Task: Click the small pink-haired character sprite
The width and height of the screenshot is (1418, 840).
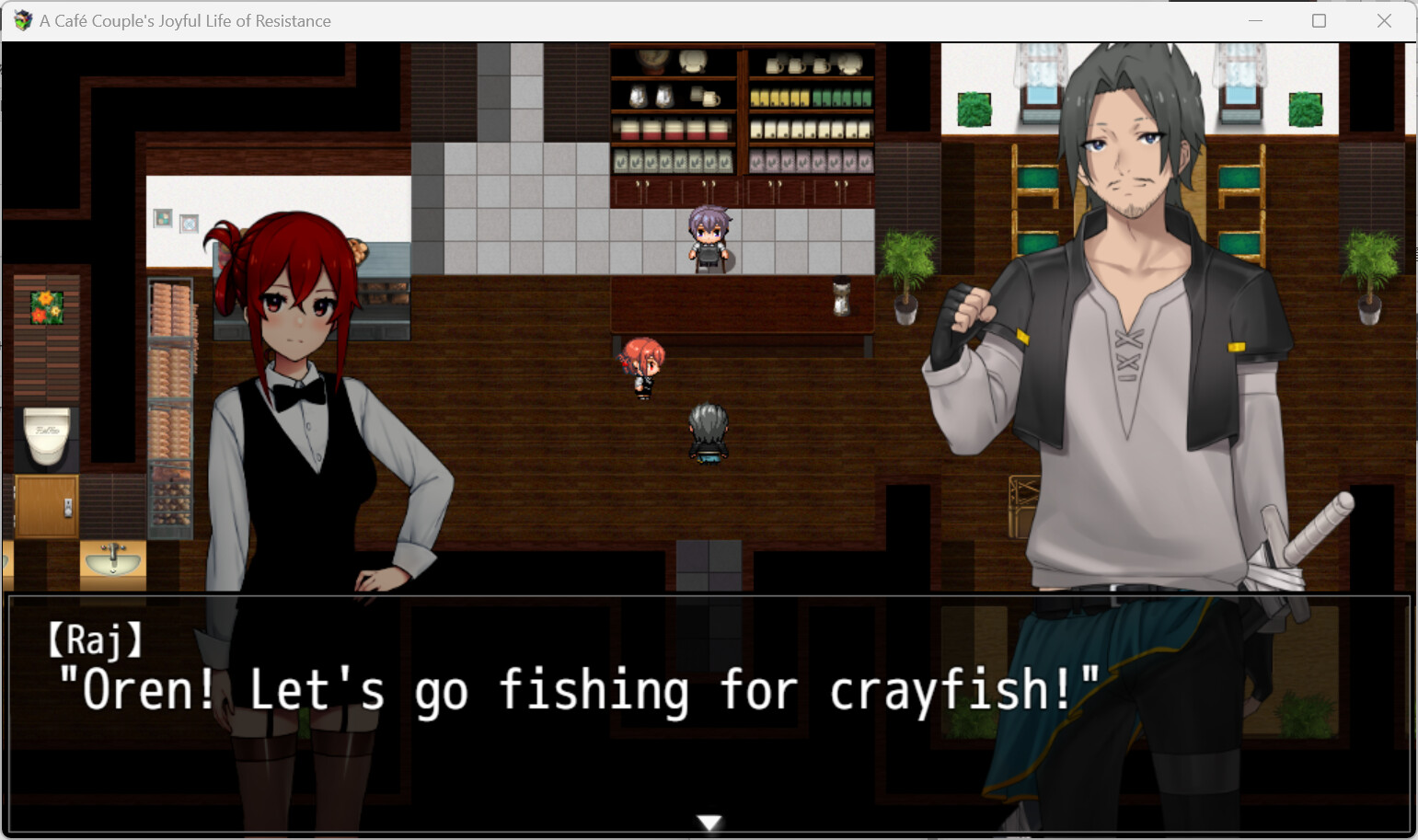Action: click(x=641, y=365)
